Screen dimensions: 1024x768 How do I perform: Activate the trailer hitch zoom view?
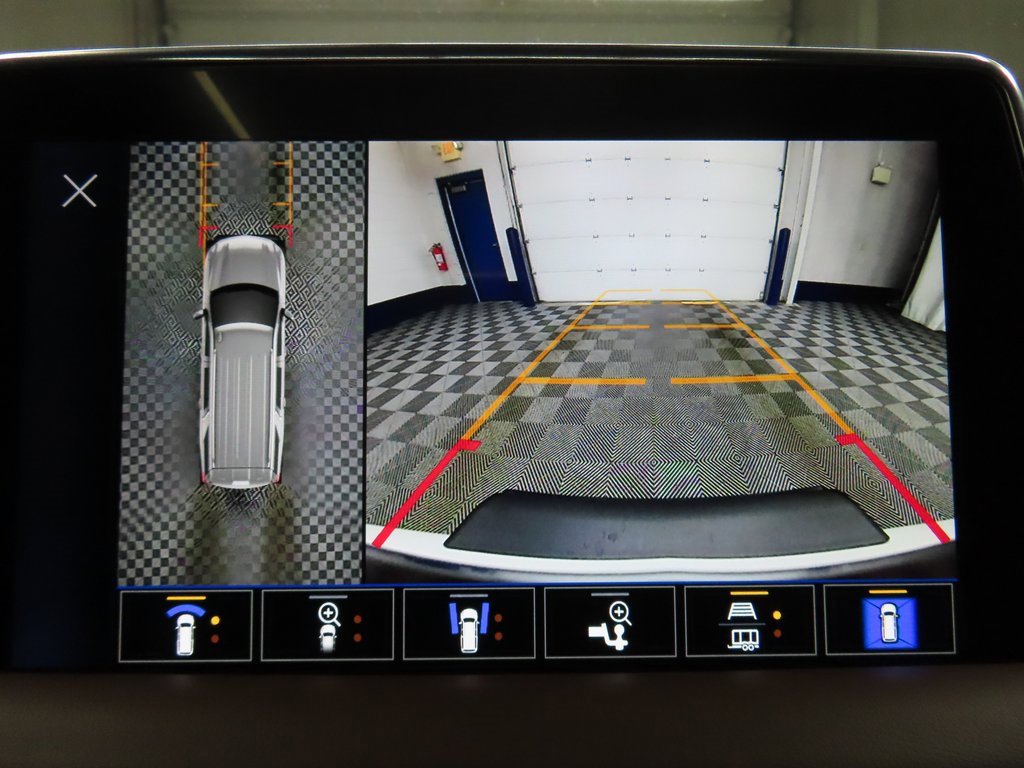pos(610,624)
